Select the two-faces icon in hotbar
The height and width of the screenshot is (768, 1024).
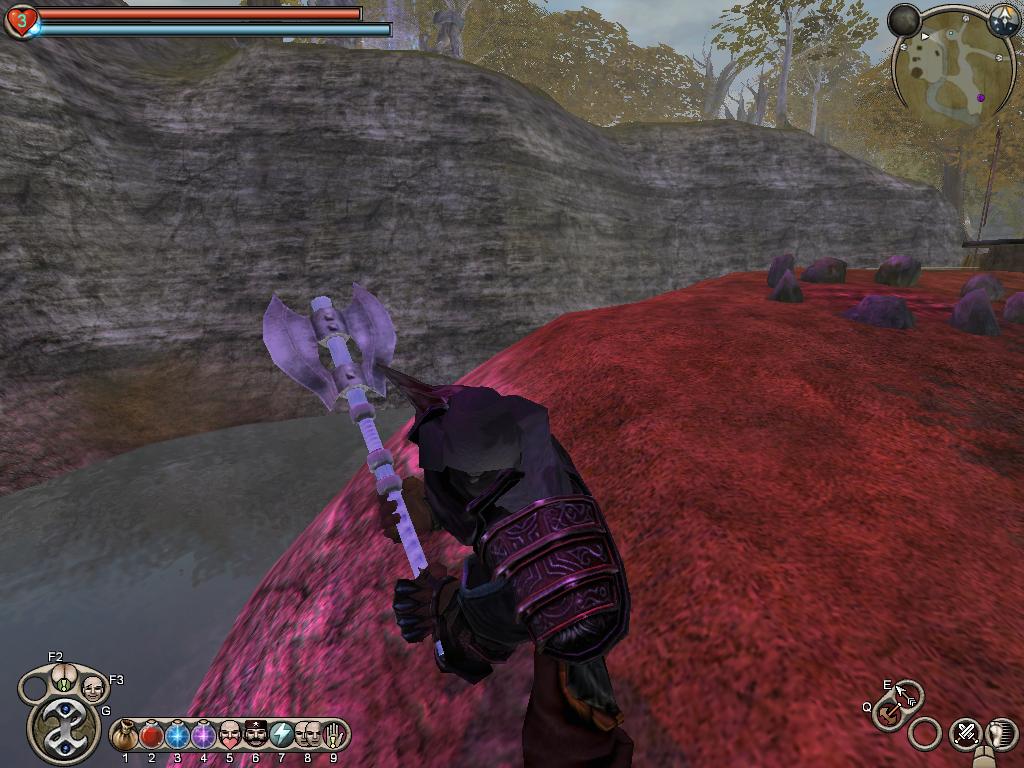click(x=307, y=736)
